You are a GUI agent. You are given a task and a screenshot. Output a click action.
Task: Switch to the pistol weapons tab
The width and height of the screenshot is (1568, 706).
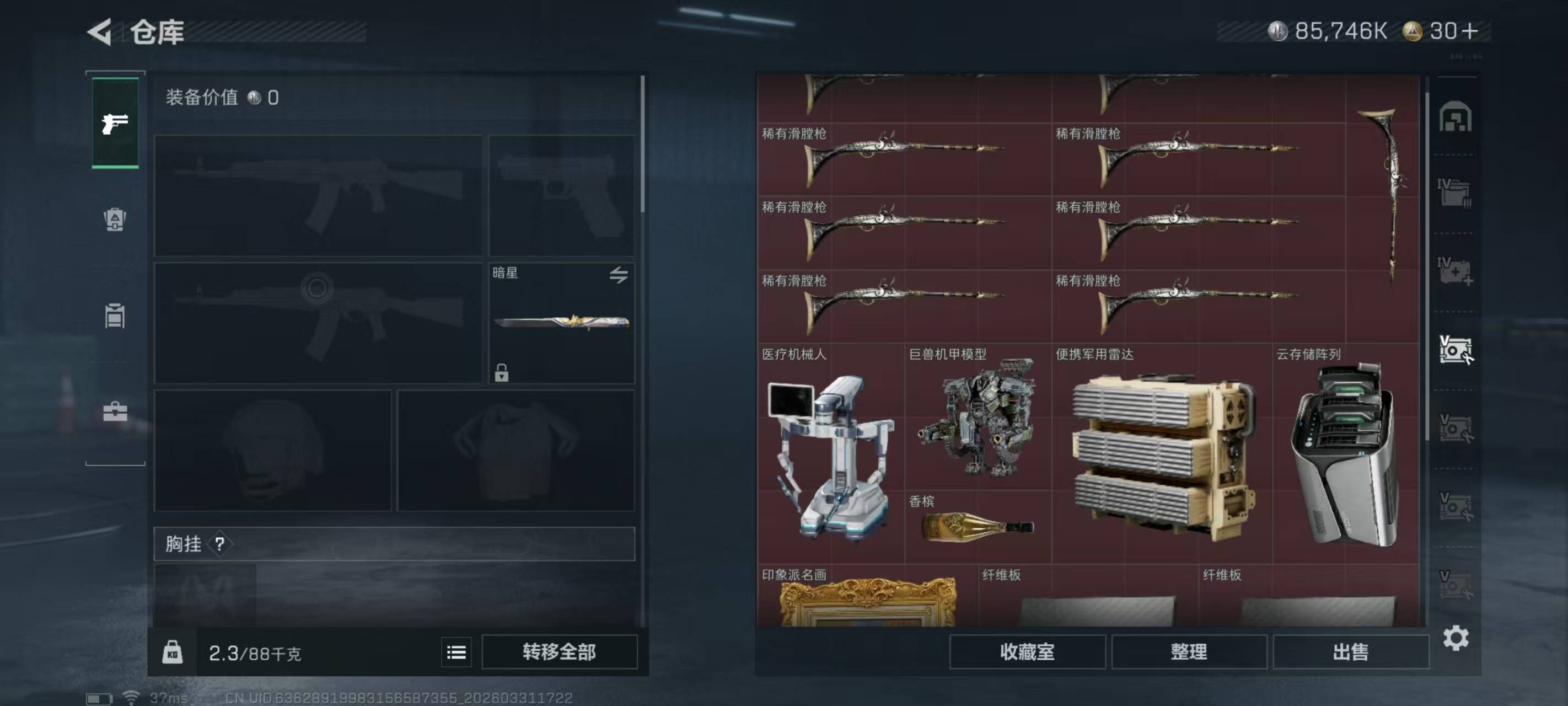pos(115,123)
